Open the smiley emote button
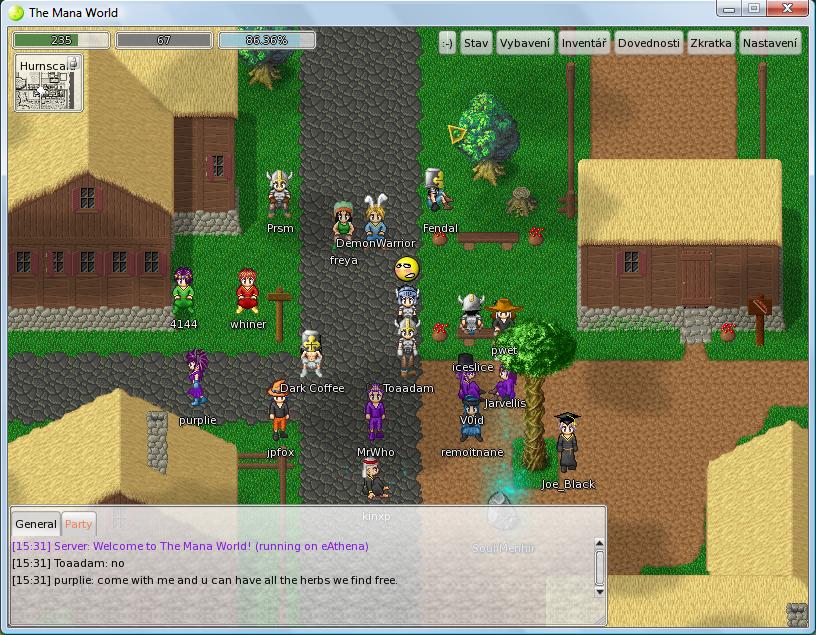This screenshot has height=635, width=816. pyautogui.click(x=447, y=43)
